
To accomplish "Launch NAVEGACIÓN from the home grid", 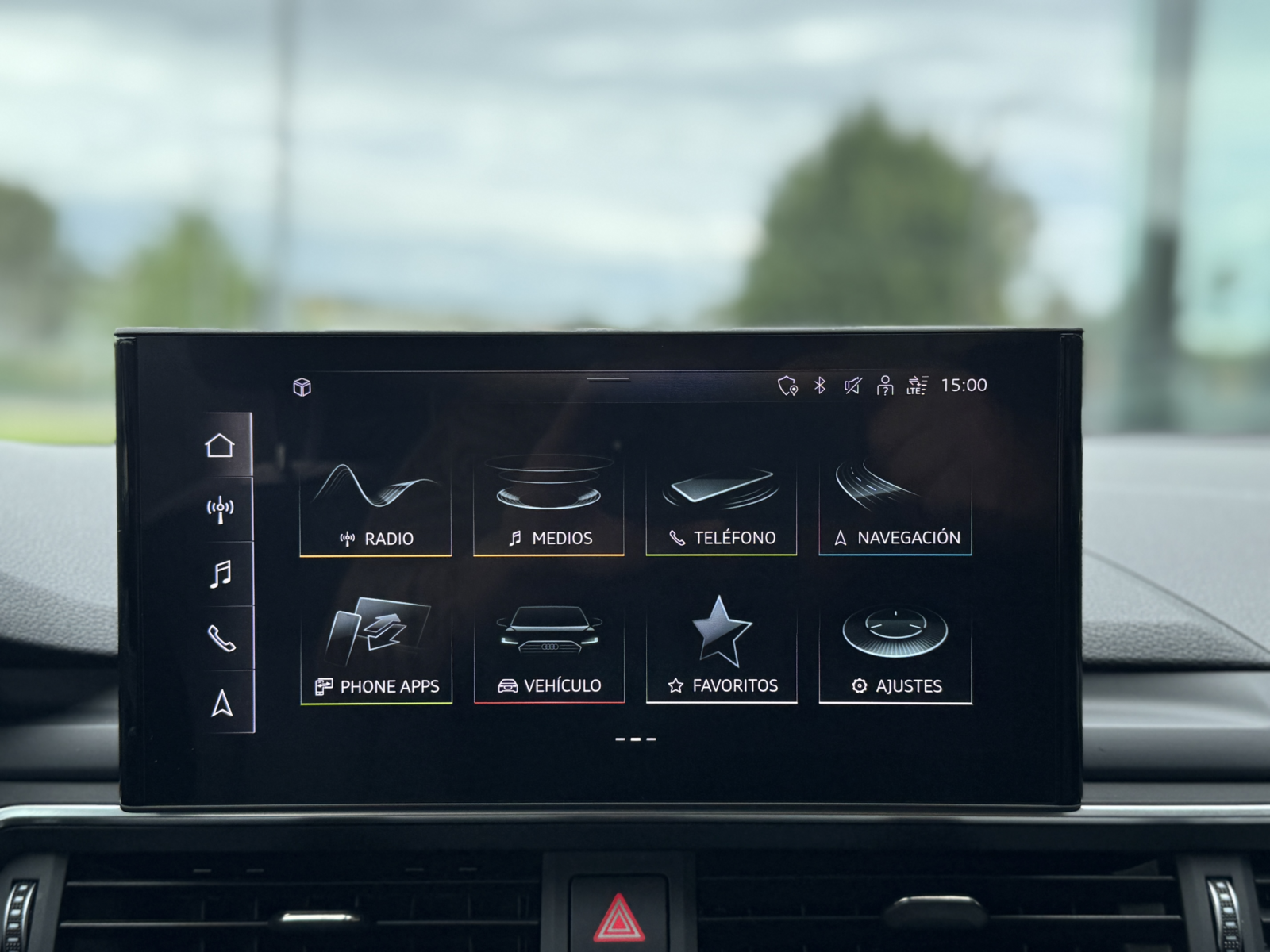I will pyautogui.click(x=895, y=505).
